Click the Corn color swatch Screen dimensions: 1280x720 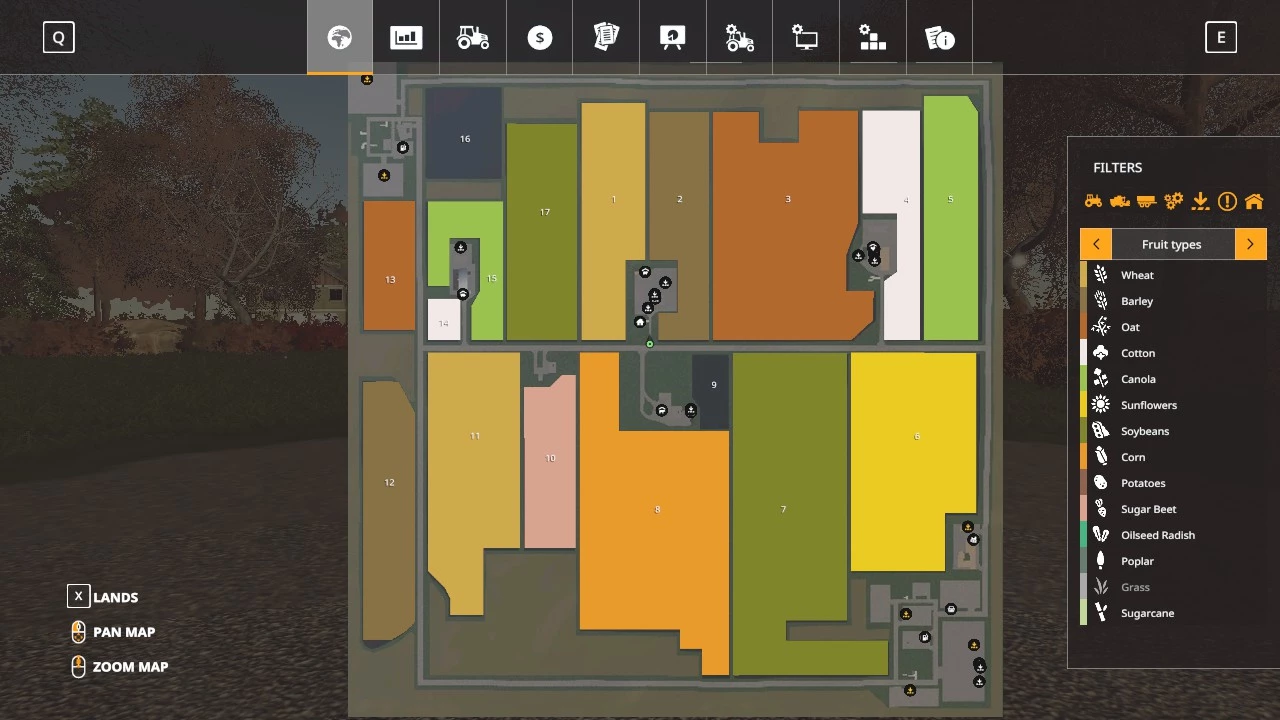1083,456
